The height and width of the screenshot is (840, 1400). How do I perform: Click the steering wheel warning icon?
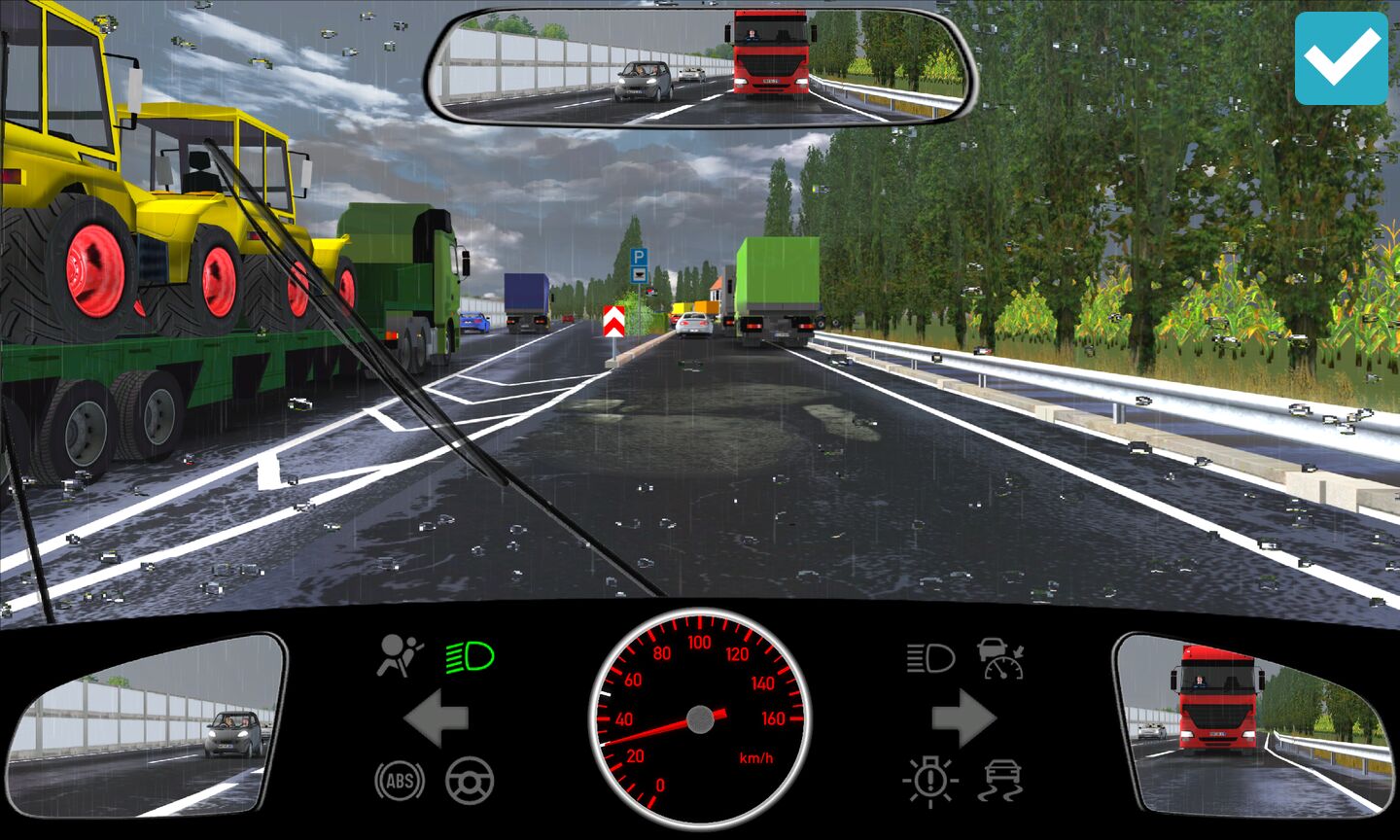click(470, 780)
